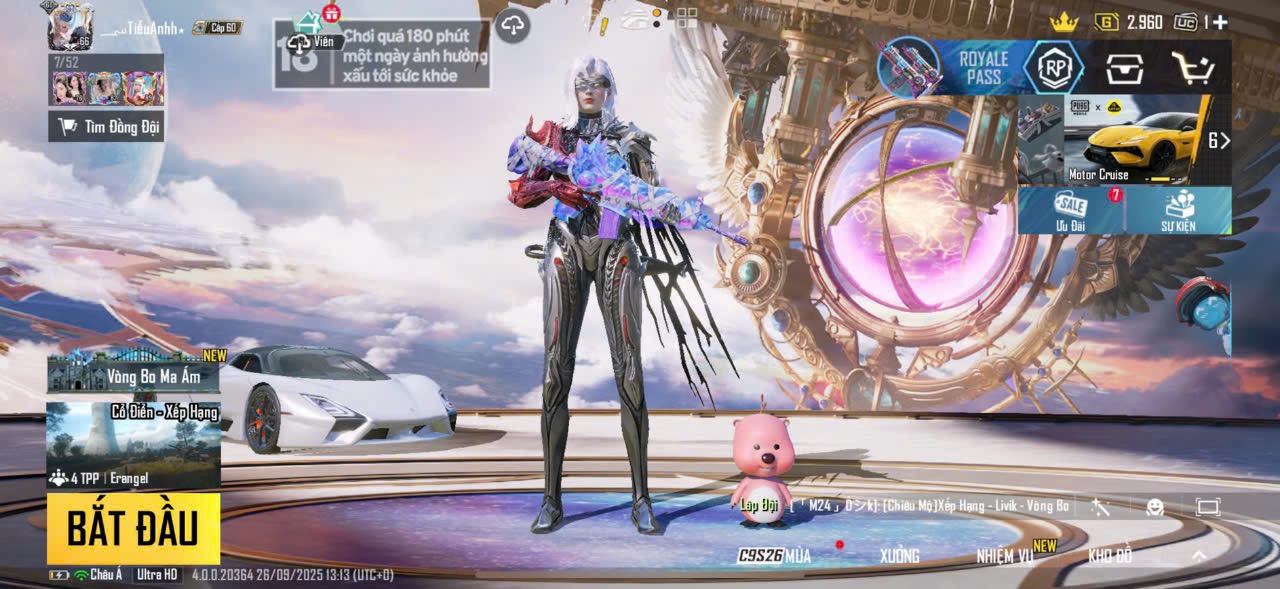Open the shop cart icon

(1193, 68)
